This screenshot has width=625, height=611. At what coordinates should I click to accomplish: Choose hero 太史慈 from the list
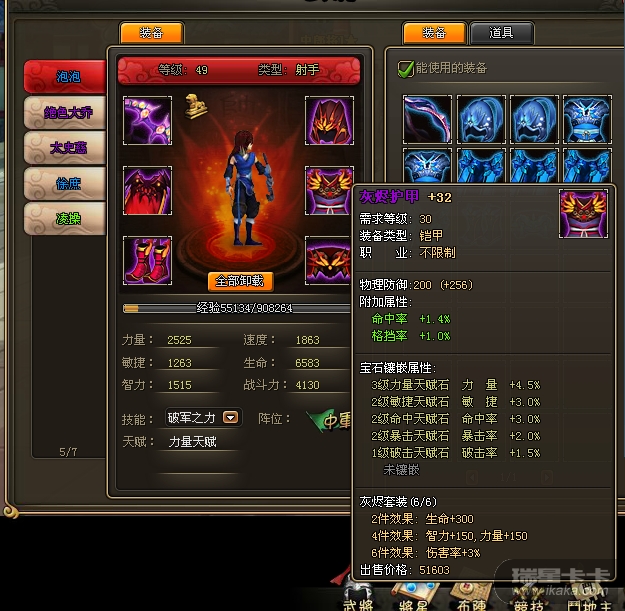(66, 146)
